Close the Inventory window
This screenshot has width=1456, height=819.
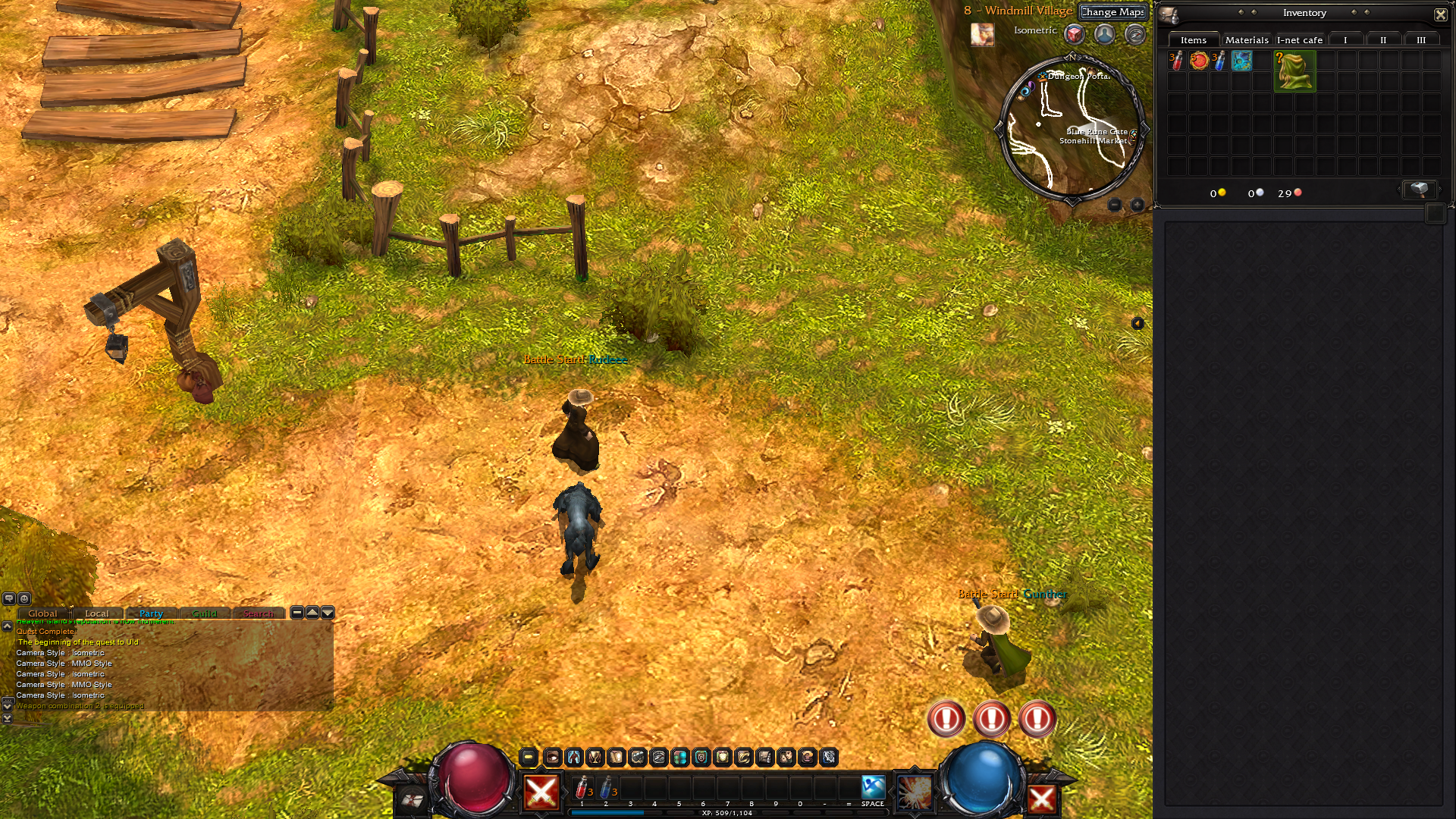coord(1440,14)
